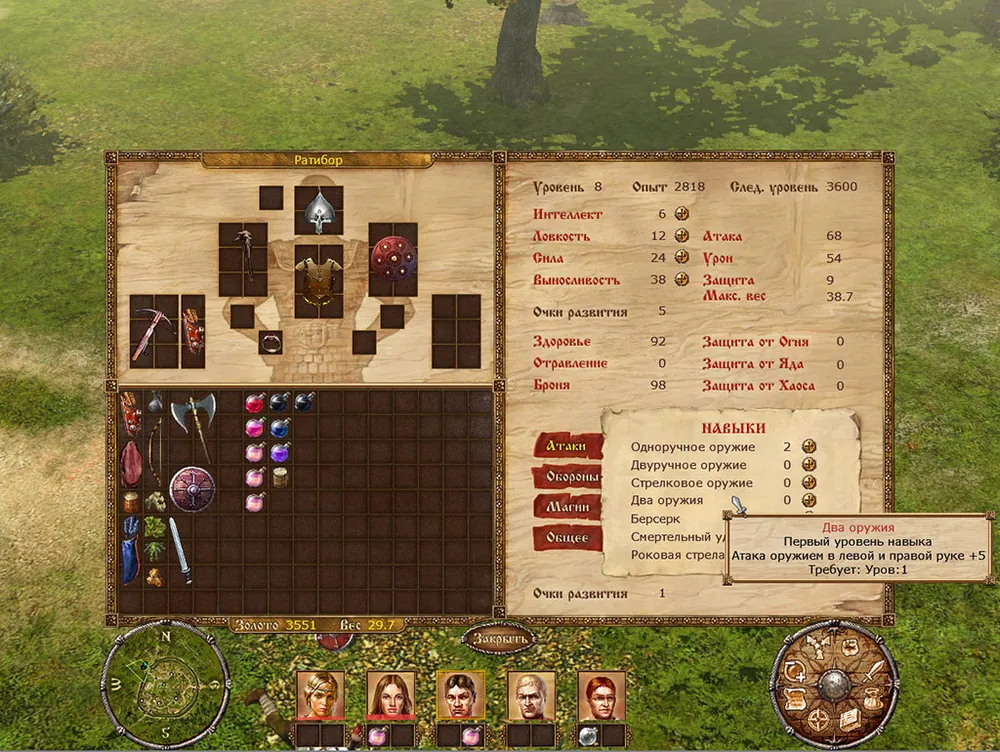Select the Общее skills tab
The image size is (1000, 752).
click(x=566, y=539)
